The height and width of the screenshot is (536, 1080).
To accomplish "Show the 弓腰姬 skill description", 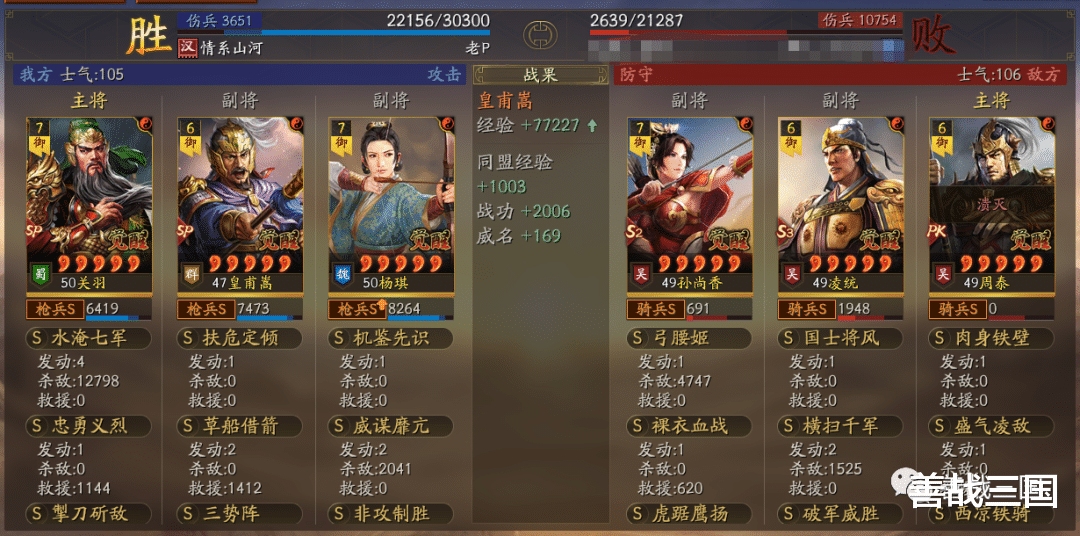I will (x=690, y=338).
